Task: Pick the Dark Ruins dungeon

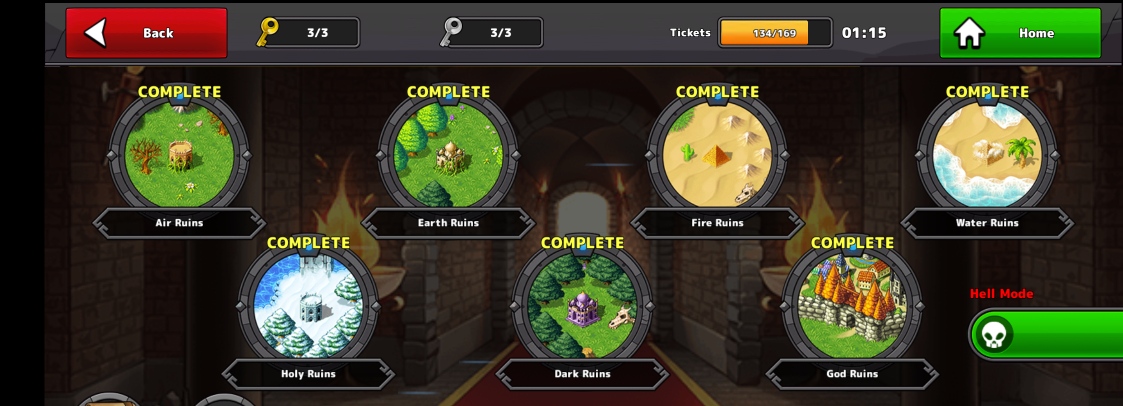Action: pyautogui.click(x=582, y=304)
